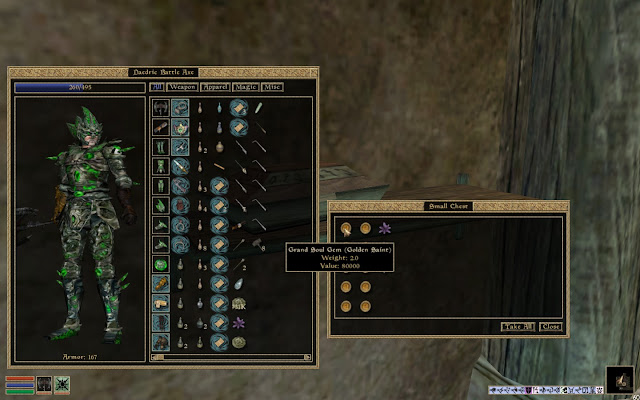Select the equipped weapon HUD icon
This screenshot has width=640, height=400.
(44, 383)
